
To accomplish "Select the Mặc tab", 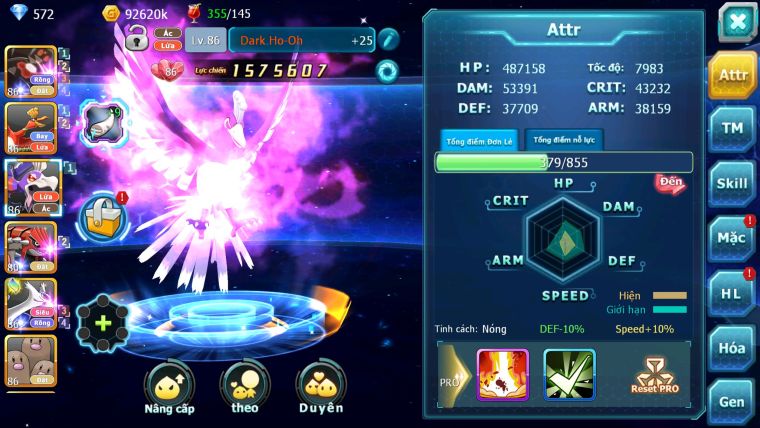I will [x=732, y=238].
